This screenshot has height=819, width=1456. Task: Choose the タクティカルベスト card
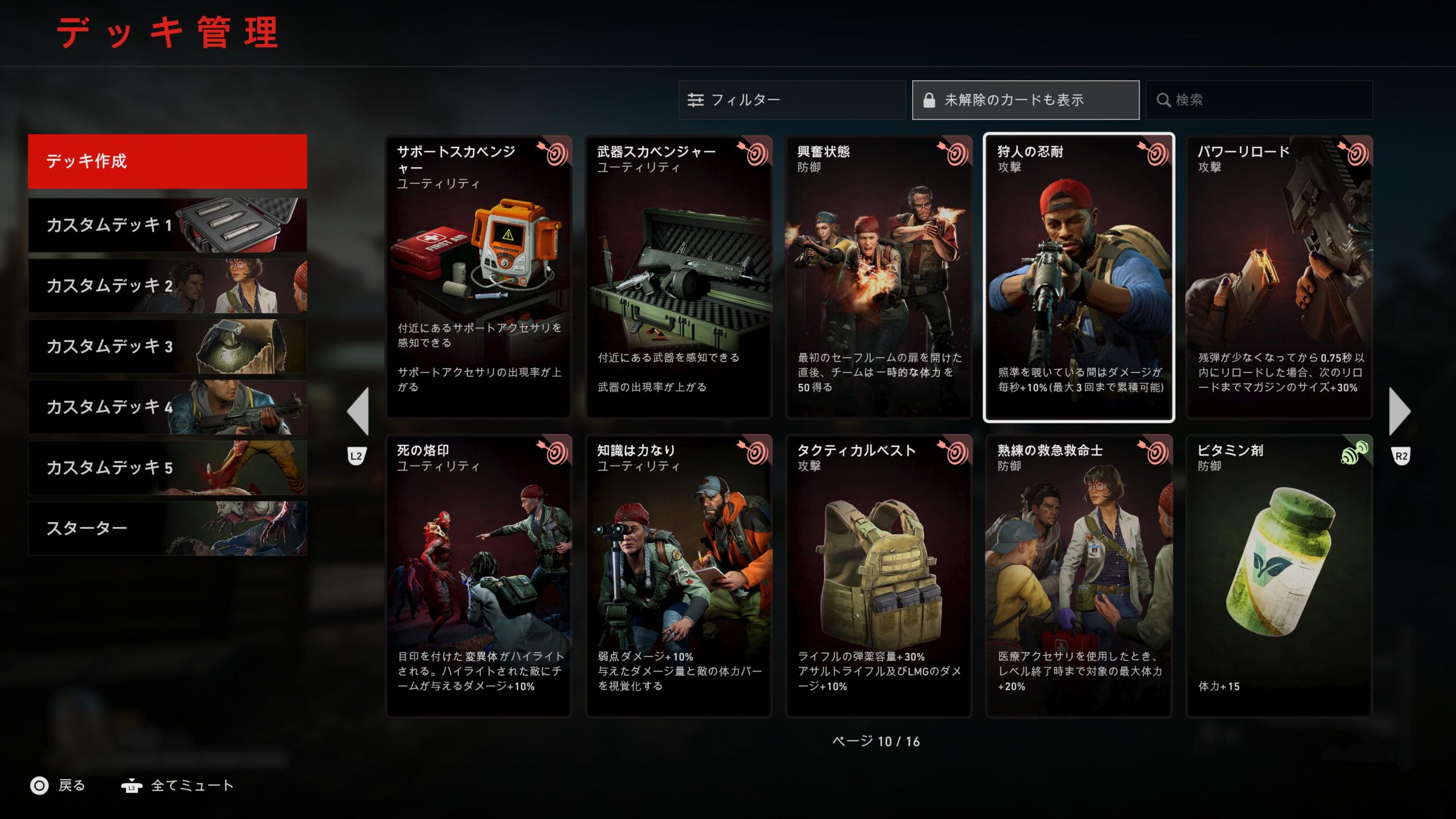879,576
